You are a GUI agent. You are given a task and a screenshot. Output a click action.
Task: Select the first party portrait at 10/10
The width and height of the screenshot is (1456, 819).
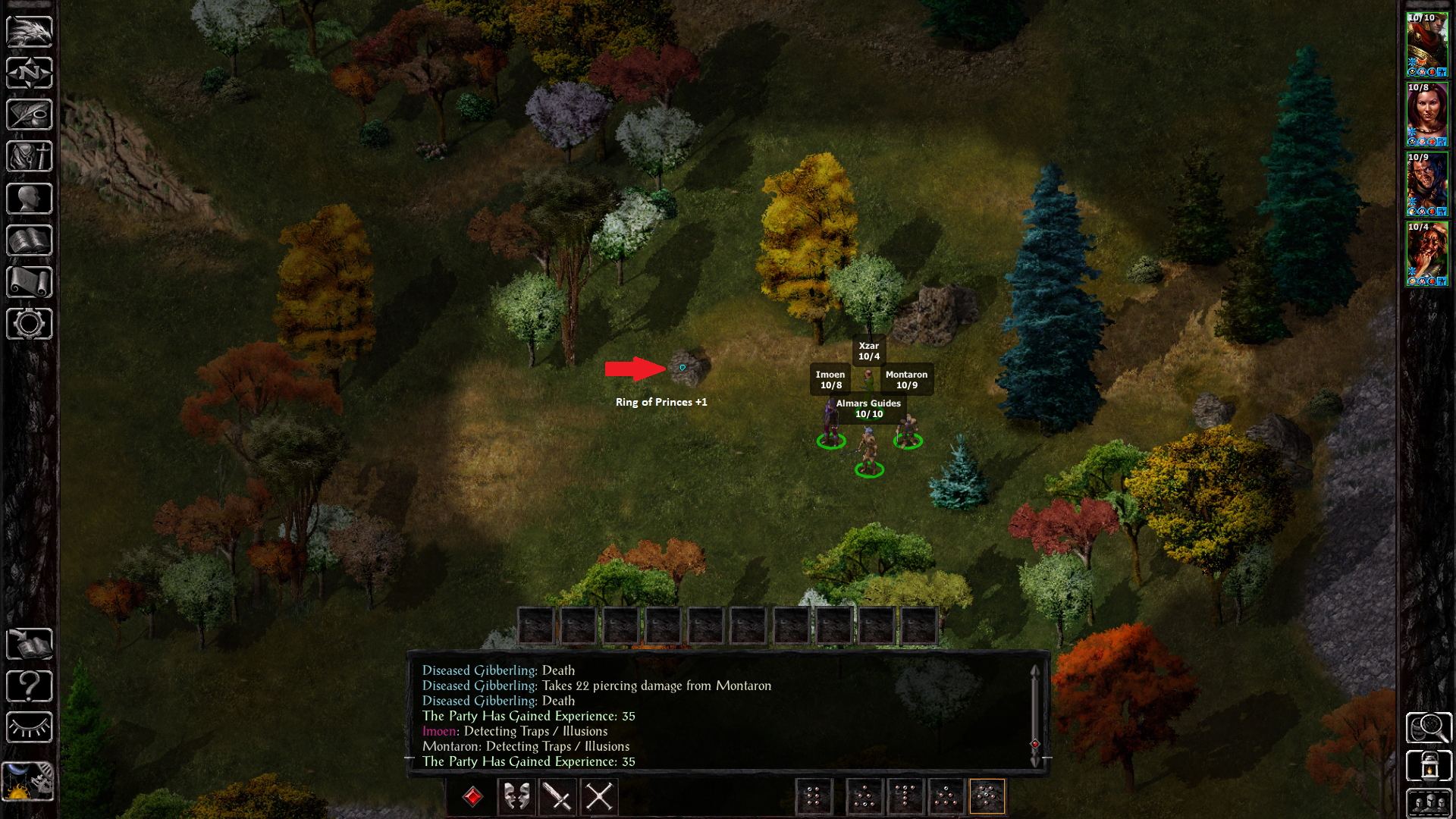(x=1427, y=45)
